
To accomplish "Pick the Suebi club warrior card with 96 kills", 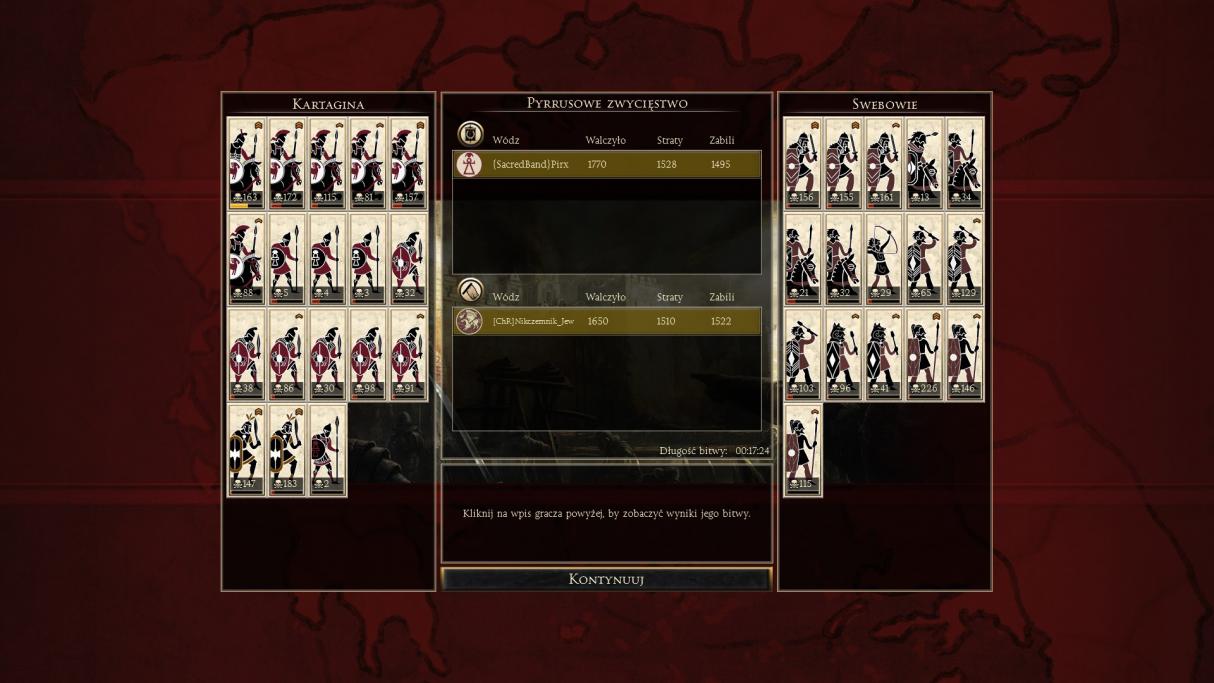I will click(x=844, y=355).
